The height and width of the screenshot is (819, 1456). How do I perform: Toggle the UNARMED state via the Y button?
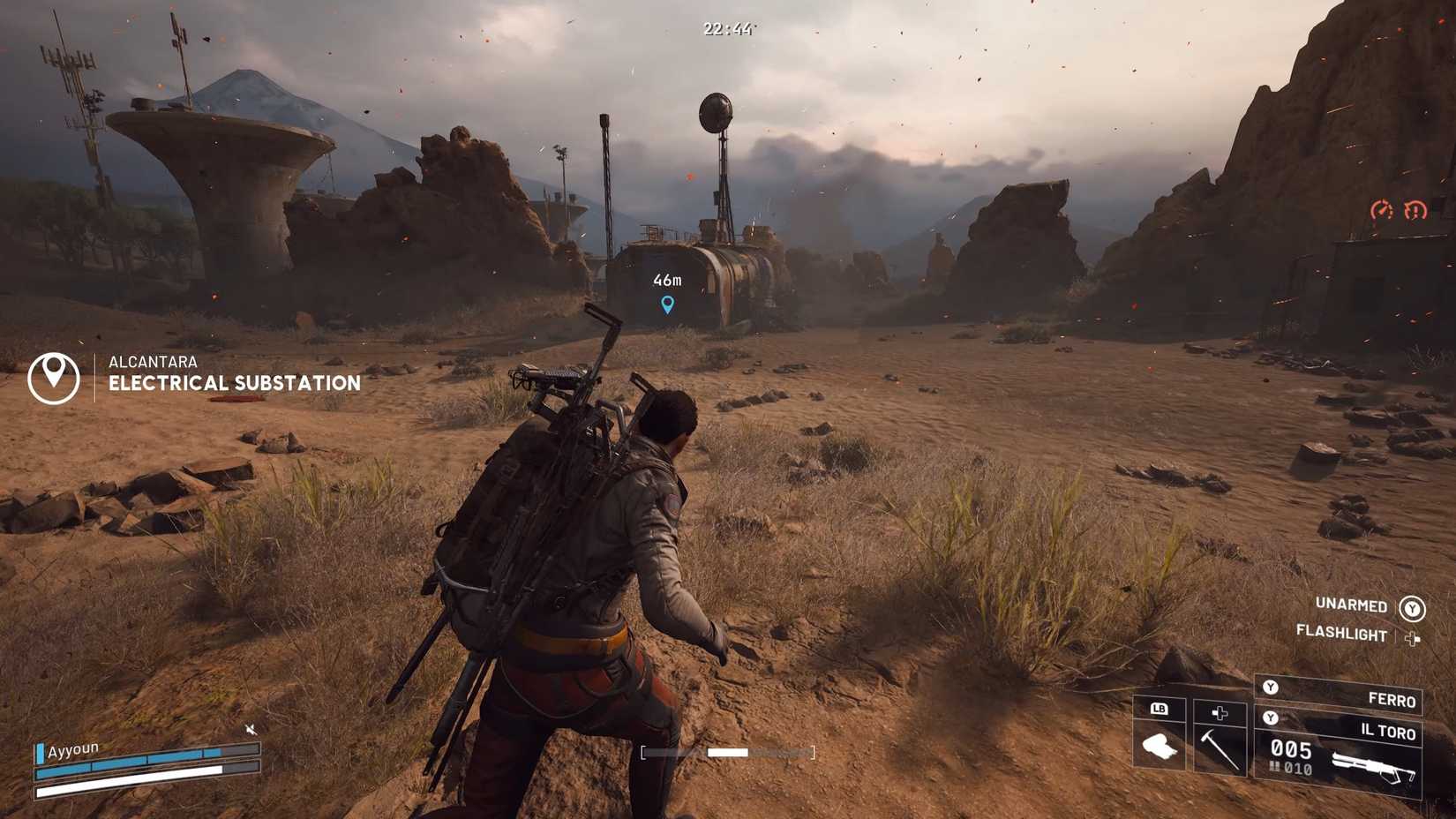[1413, 609]
